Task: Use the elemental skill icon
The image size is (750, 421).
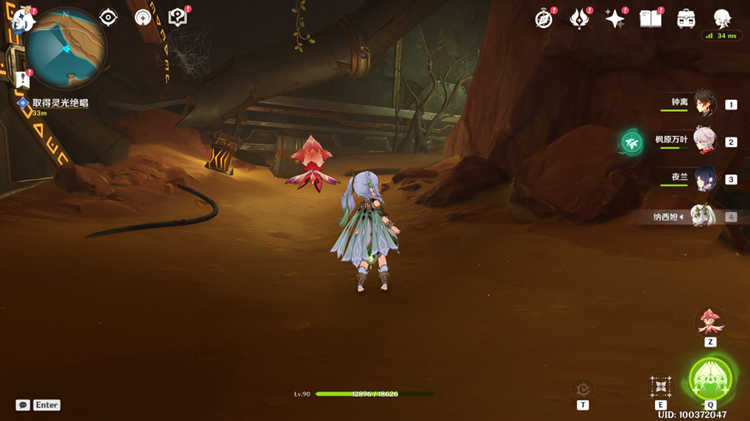Action: [x=660, y=387]
